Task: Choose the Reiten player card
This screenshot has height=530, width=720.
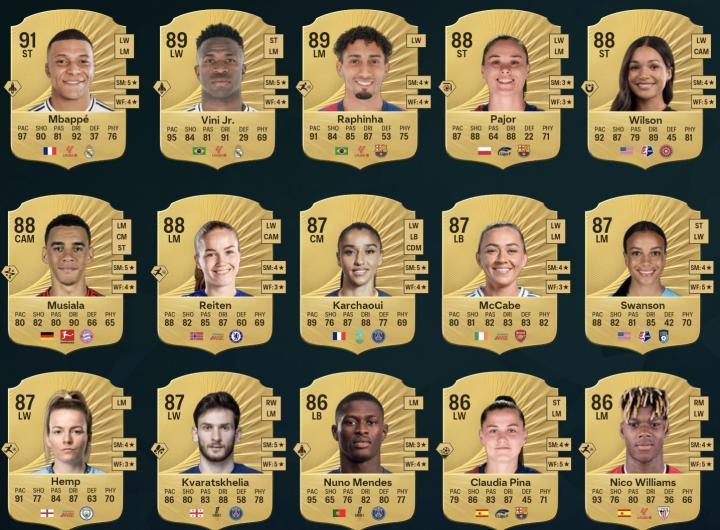Action: click(216, 270)
